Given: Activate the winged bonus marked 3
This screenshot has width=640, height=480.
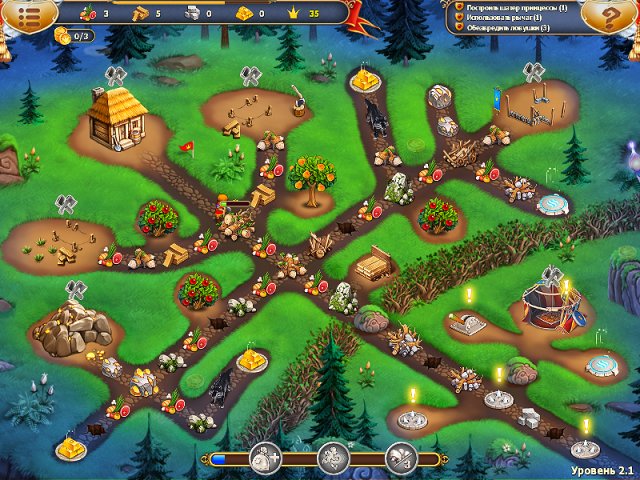Looking at the screenshot, I should click(x=400, y=458).
